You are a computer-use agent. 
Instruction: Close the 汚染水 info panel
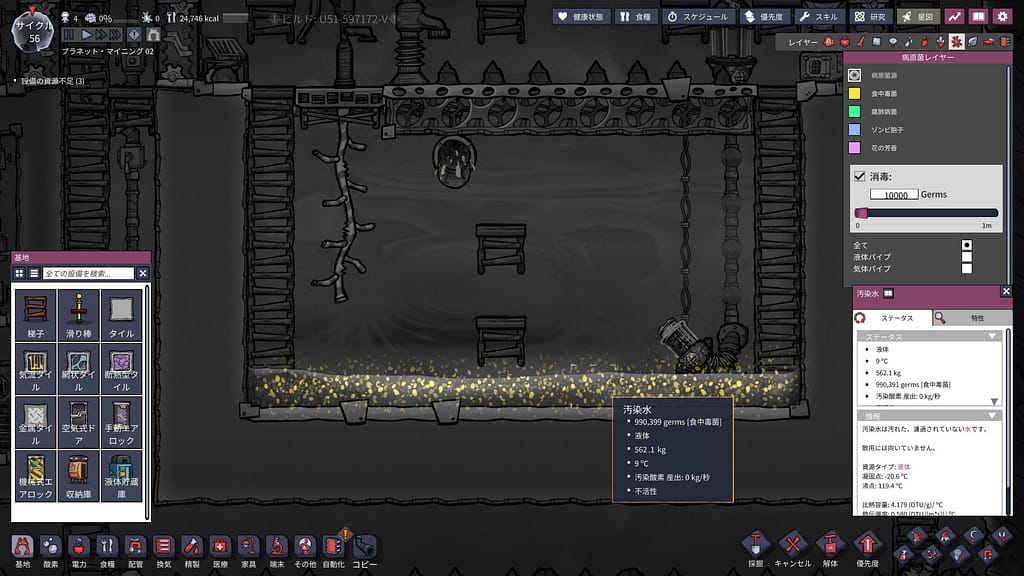[x=1005, y=293]
